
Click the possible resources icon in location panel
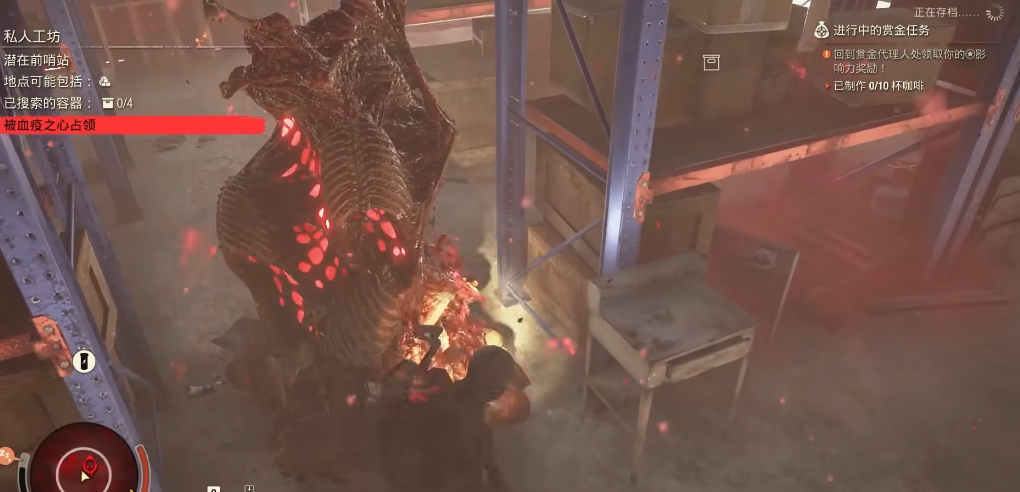pyautogui.click(x=105, y=81)
